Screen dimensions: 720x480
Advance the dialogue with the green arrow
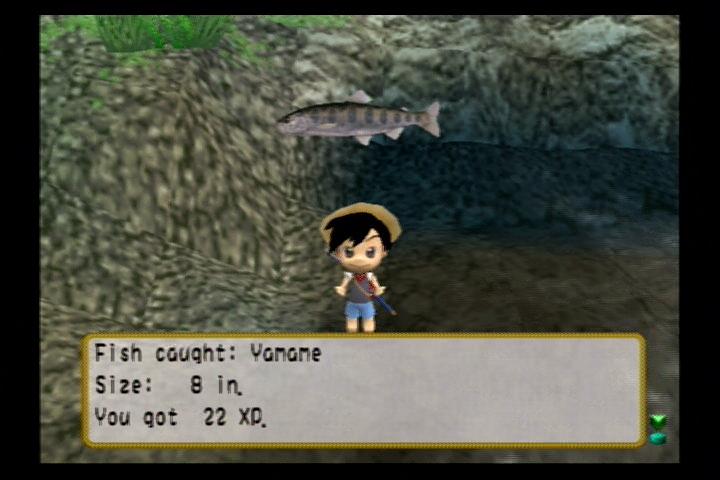pos(657,429)
